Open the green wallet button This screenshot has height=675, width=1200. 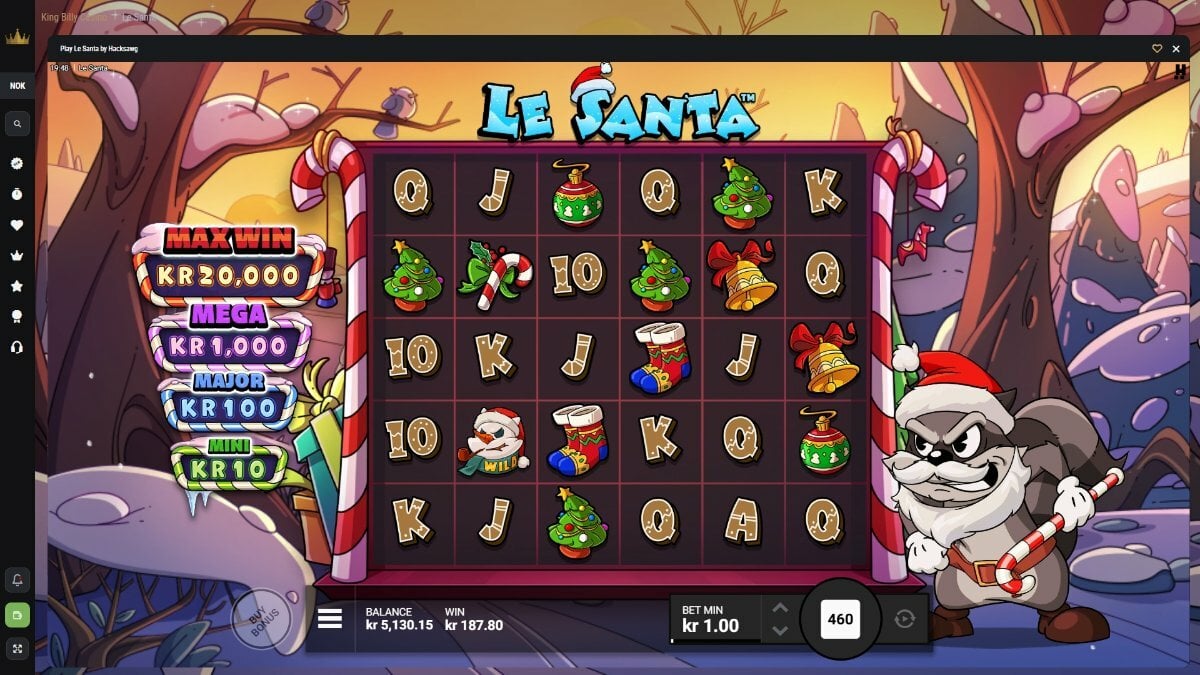17,615
